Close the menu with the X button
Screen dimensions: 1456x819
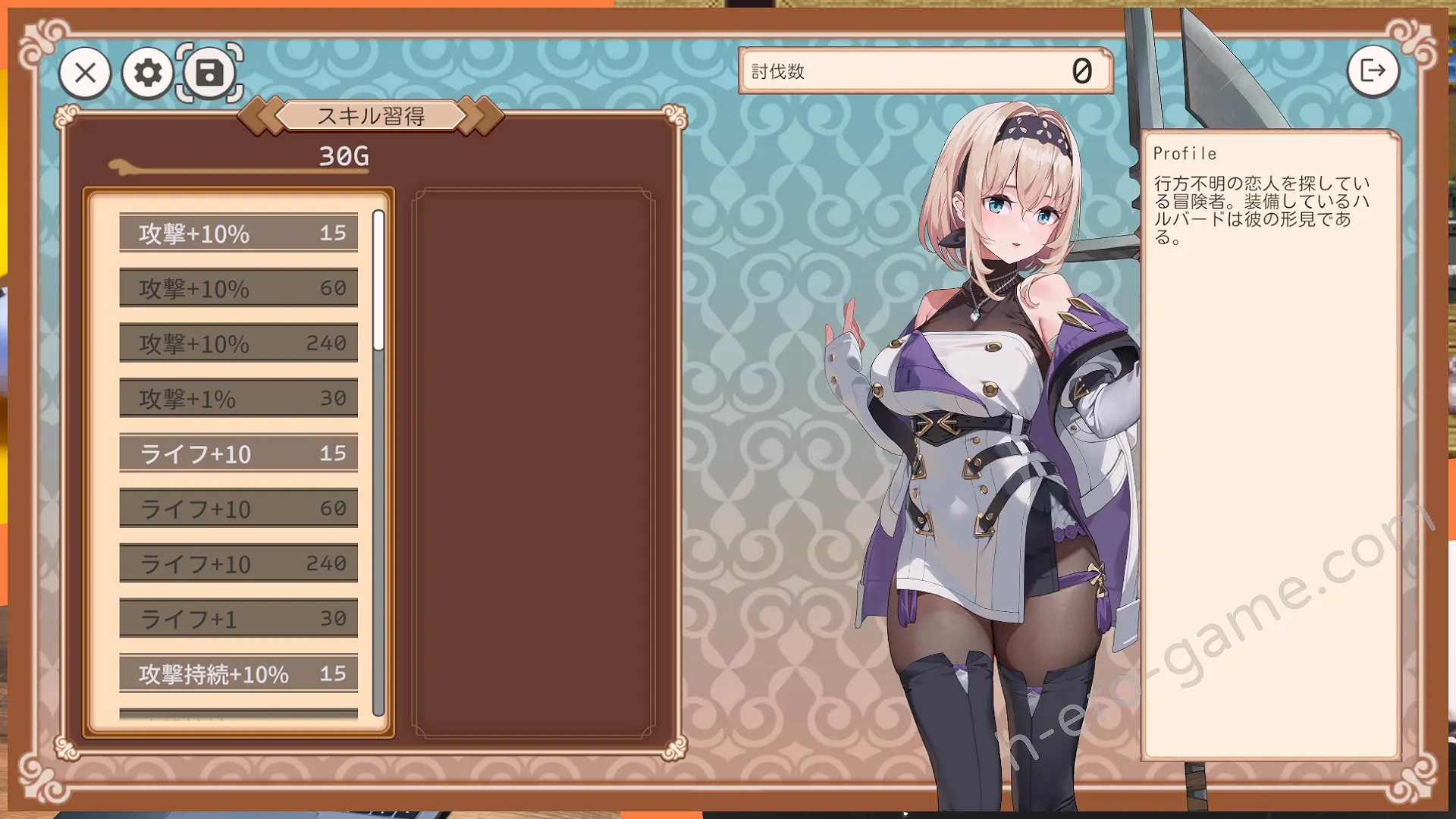tap(85, 73)
